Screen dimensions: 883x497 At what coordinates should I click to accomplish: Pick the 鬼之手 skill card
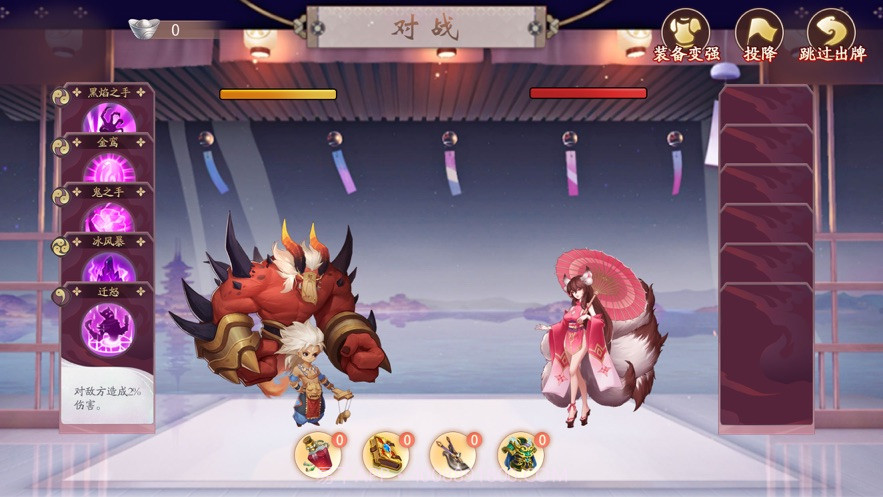[x=108, y=212]
